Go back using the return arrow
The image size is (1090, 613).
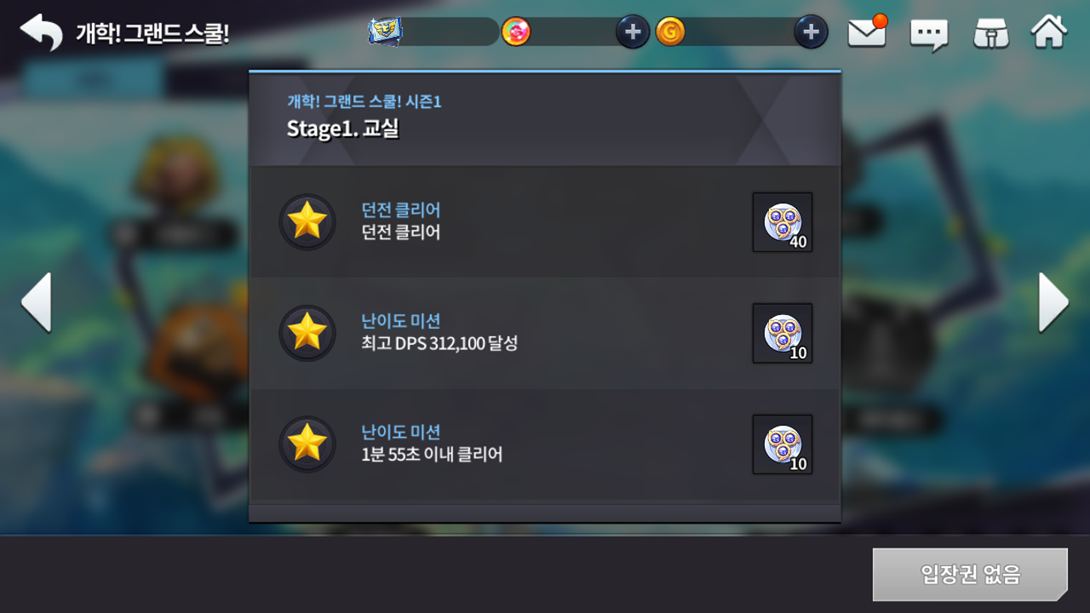pyautogui.click(x=41, y=32)
